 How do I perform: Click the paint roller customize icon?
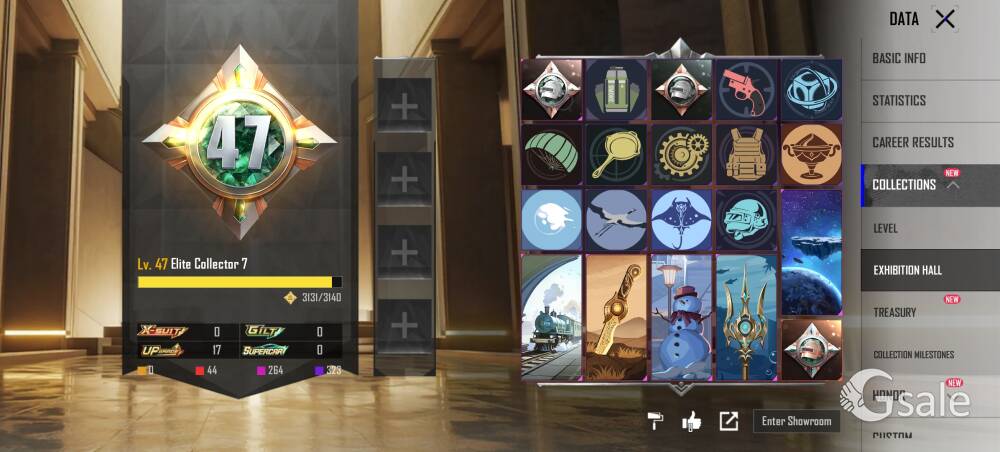(655, 421)
